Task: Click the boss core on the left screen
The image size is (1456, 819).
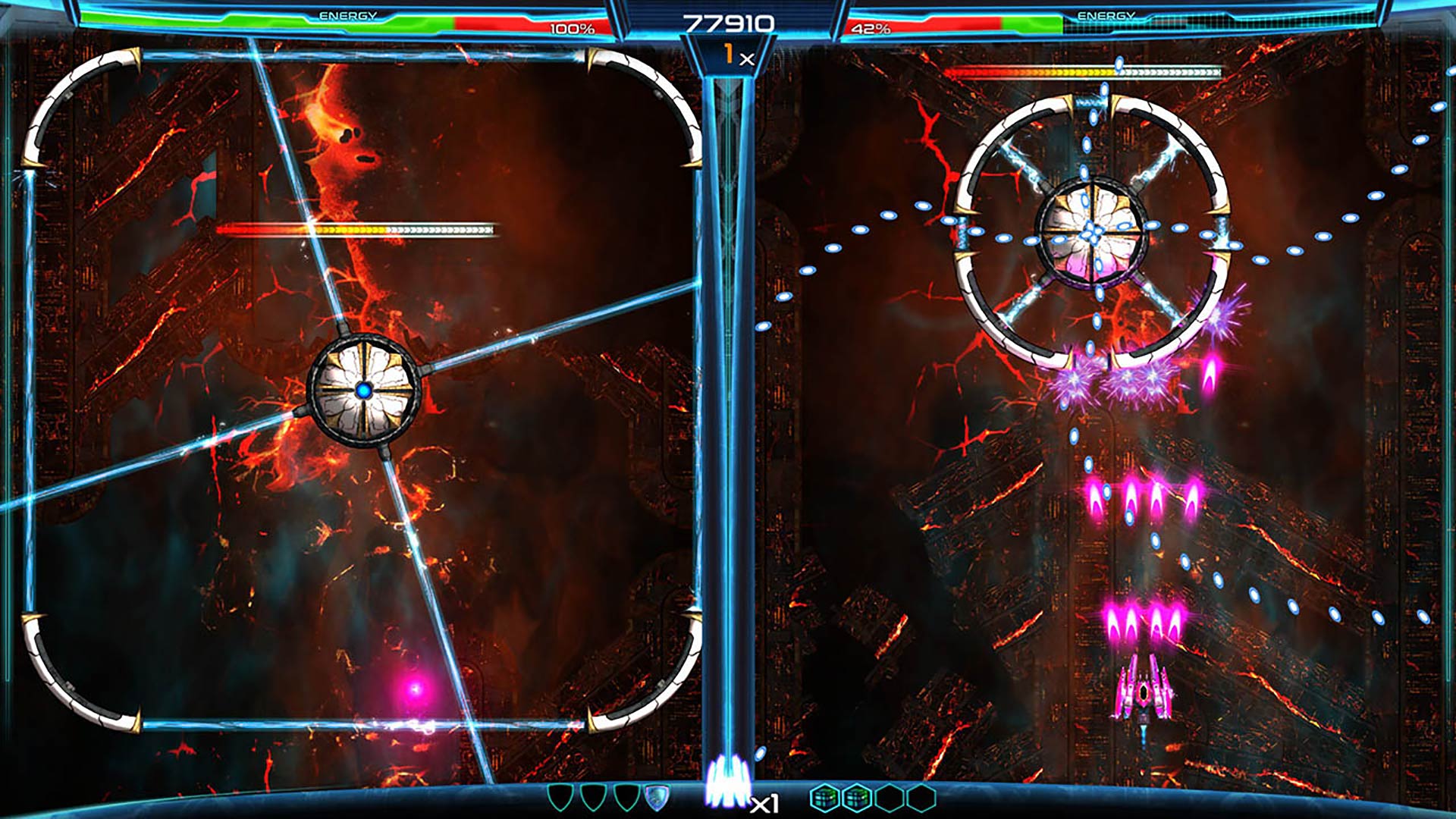Action: [x=365, y=390]
